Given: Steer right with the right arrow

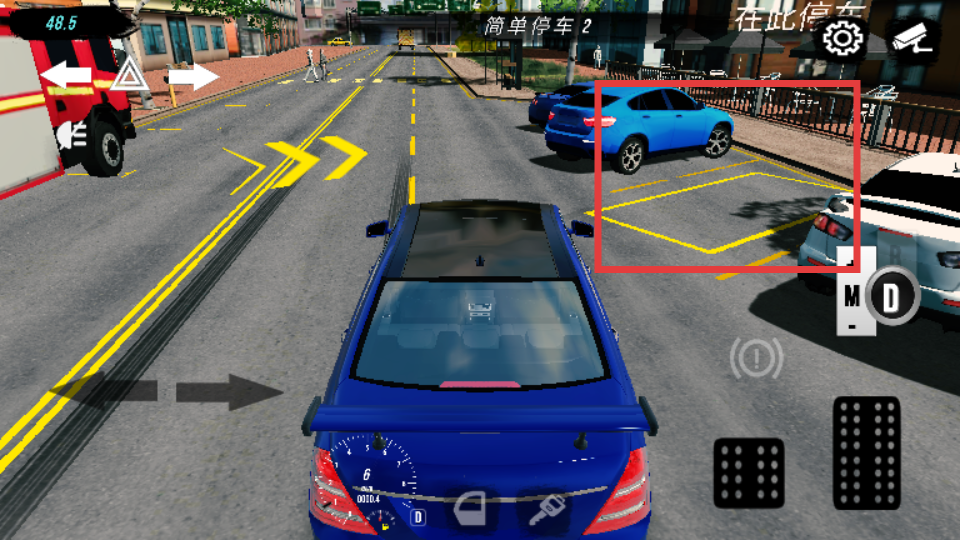Looking at the screenshot, I should pyautogui.click(x=229, y=391).
